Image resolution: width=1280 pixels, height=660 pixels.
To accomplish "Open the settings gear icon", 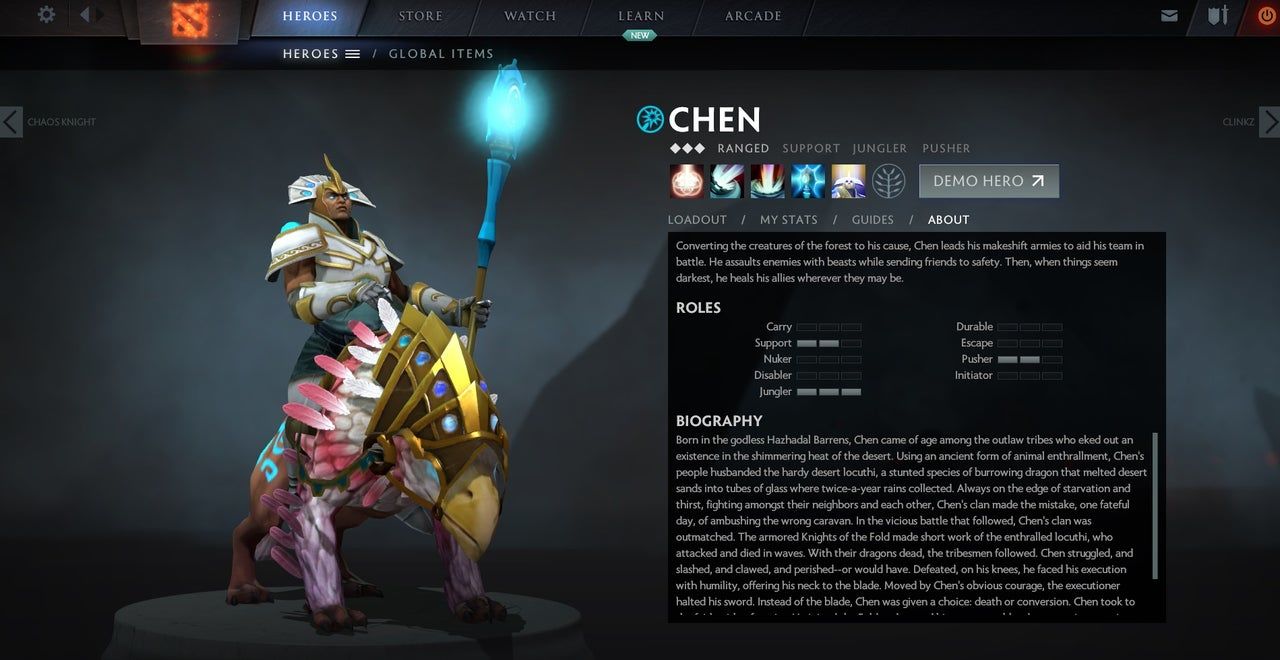I will (46, 15).
